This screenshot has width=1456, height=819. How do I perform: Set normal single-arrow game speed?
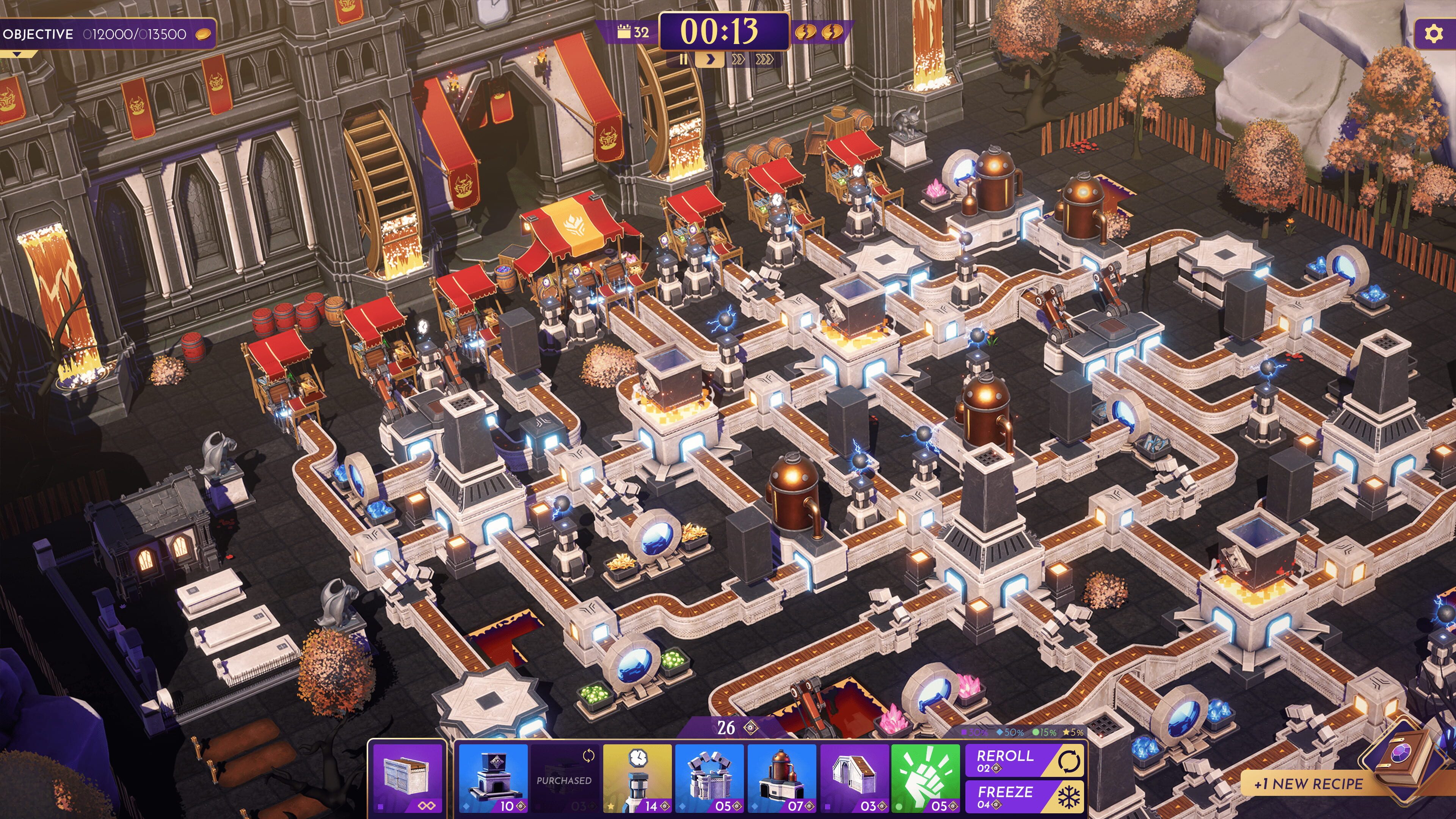pyautogui.click(x=711, y=60)
